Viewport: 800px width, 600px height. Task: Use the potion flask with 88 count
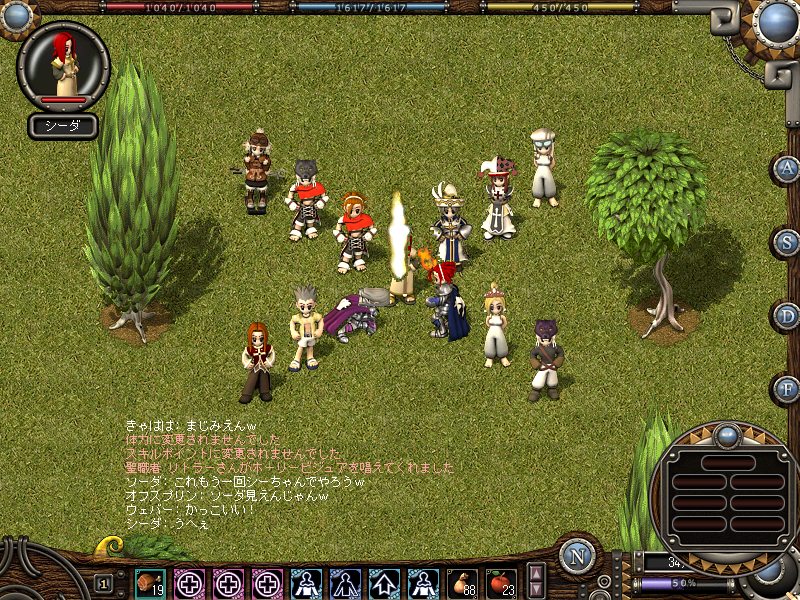pyautogui.click(x=463, y=582)
